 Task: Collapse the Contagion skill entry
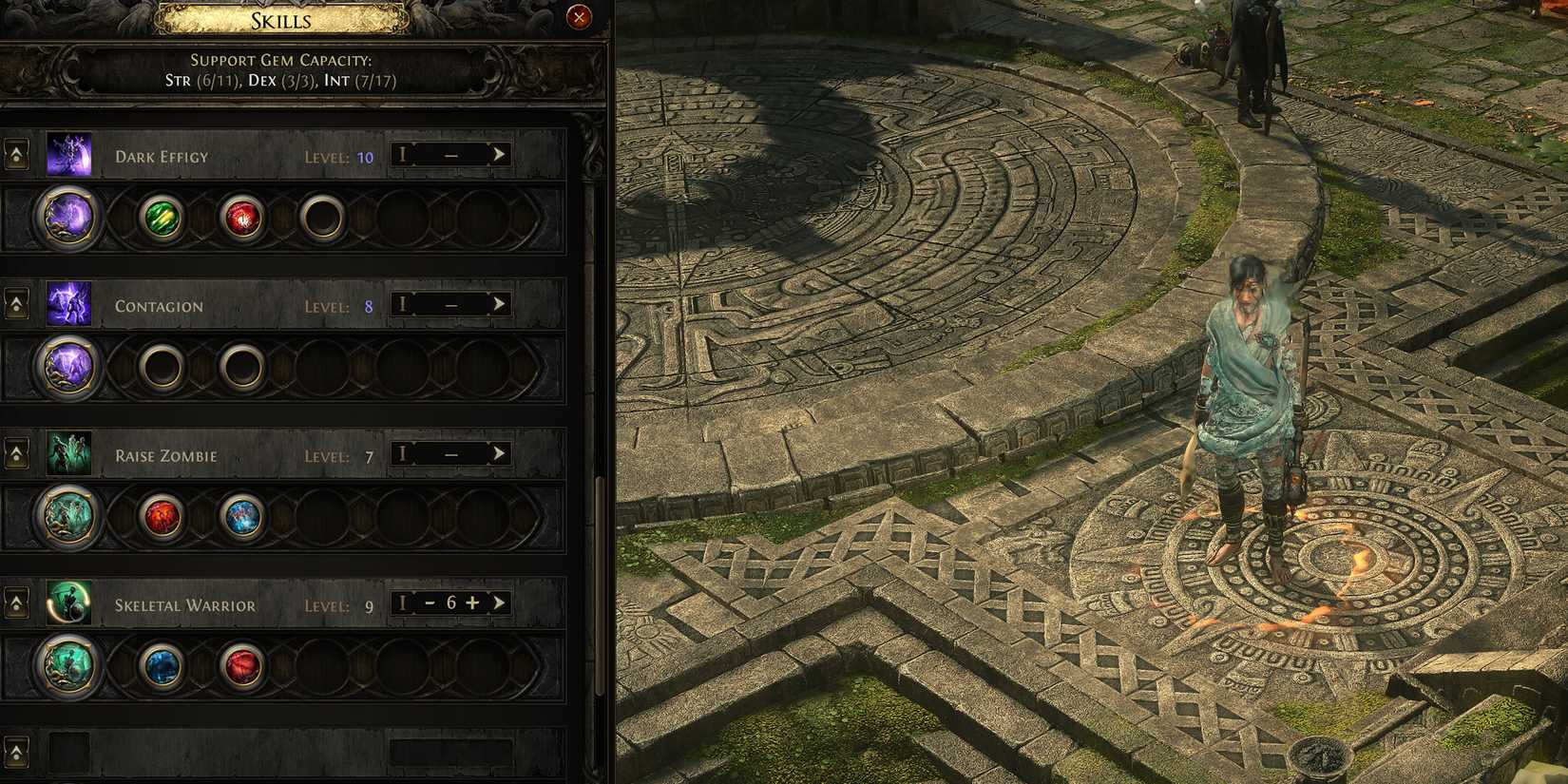point(16,303)
